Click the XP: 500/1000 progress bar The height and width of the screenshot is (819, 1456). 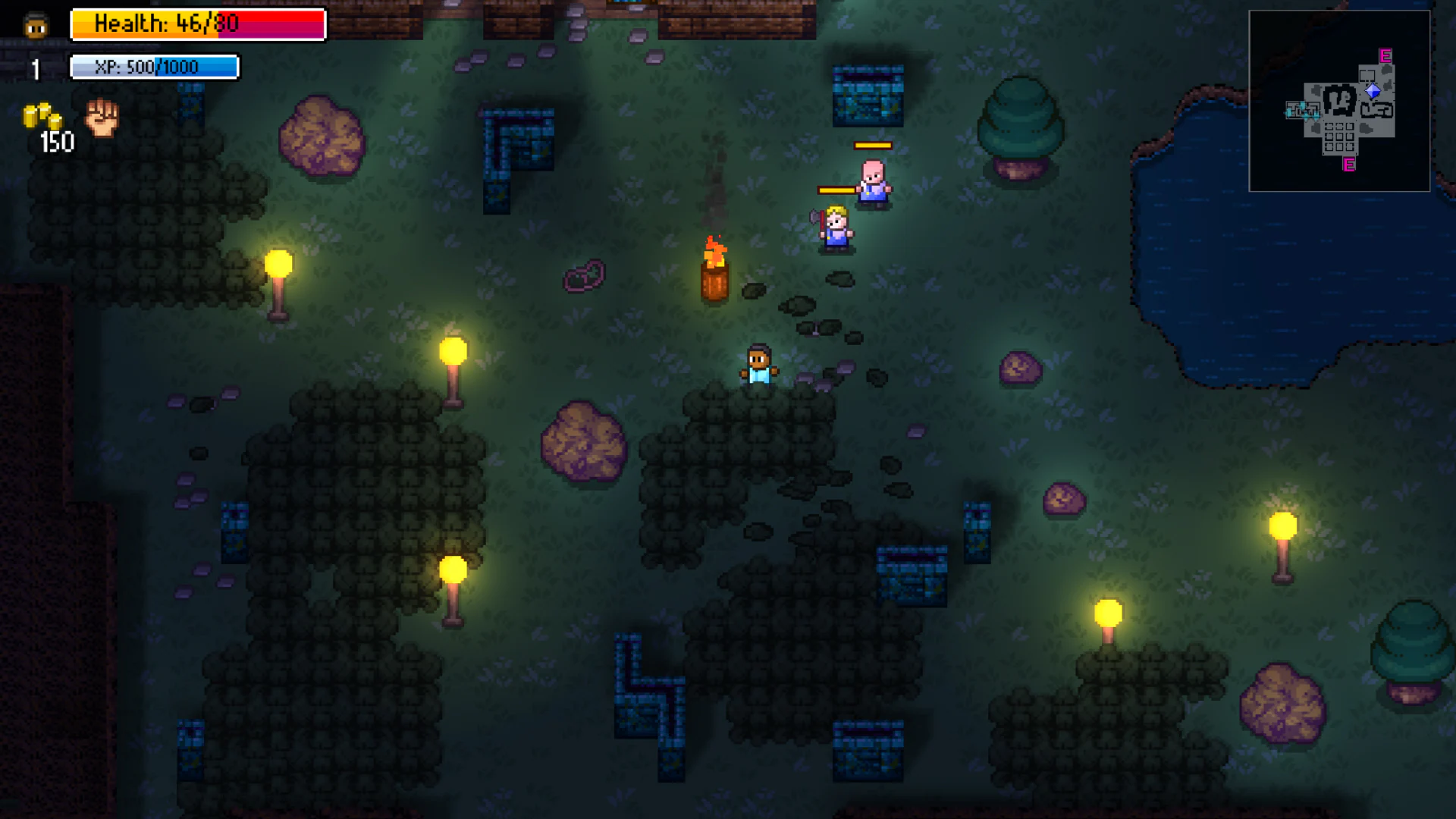pos(154,67)
